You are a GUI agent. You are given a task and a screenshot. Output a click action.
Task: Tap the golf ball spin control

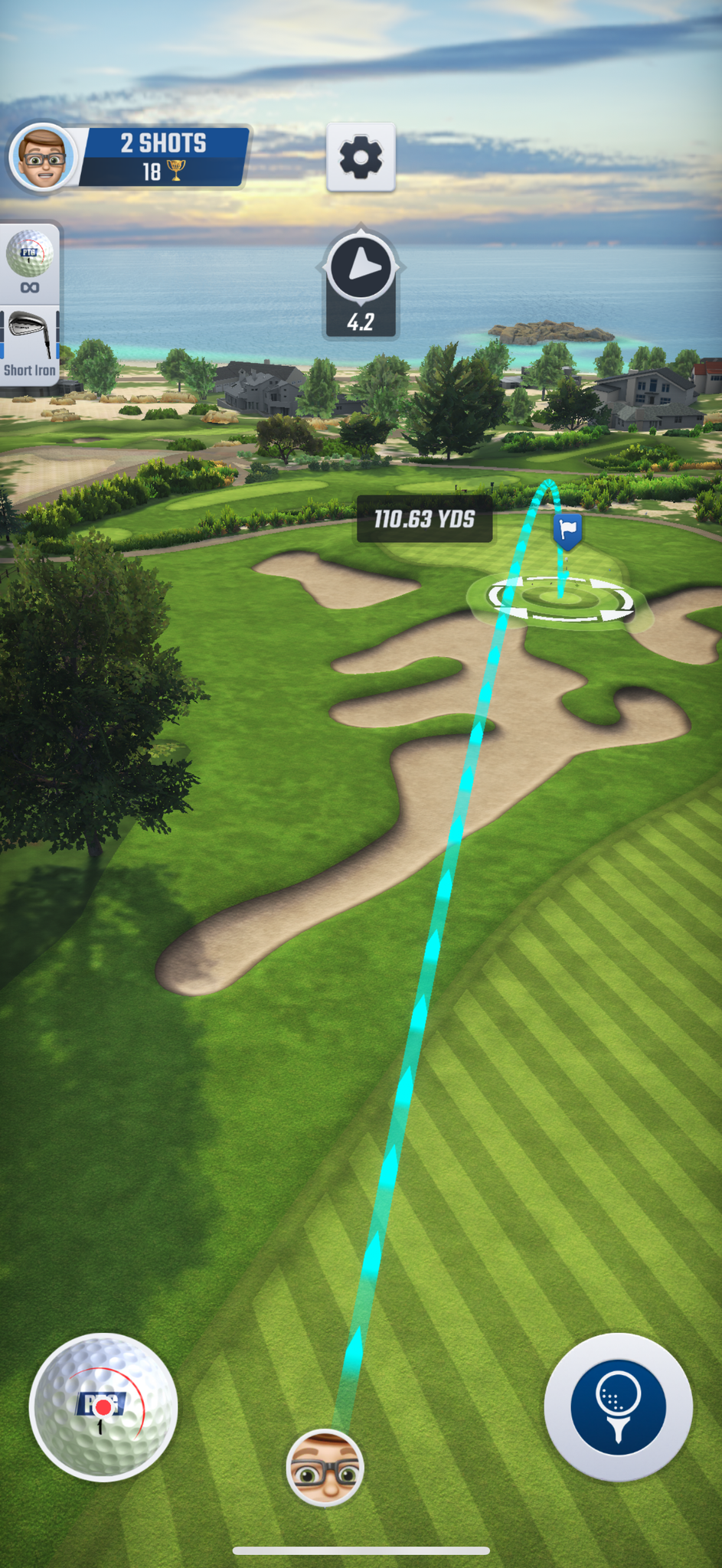point(103,1407)
